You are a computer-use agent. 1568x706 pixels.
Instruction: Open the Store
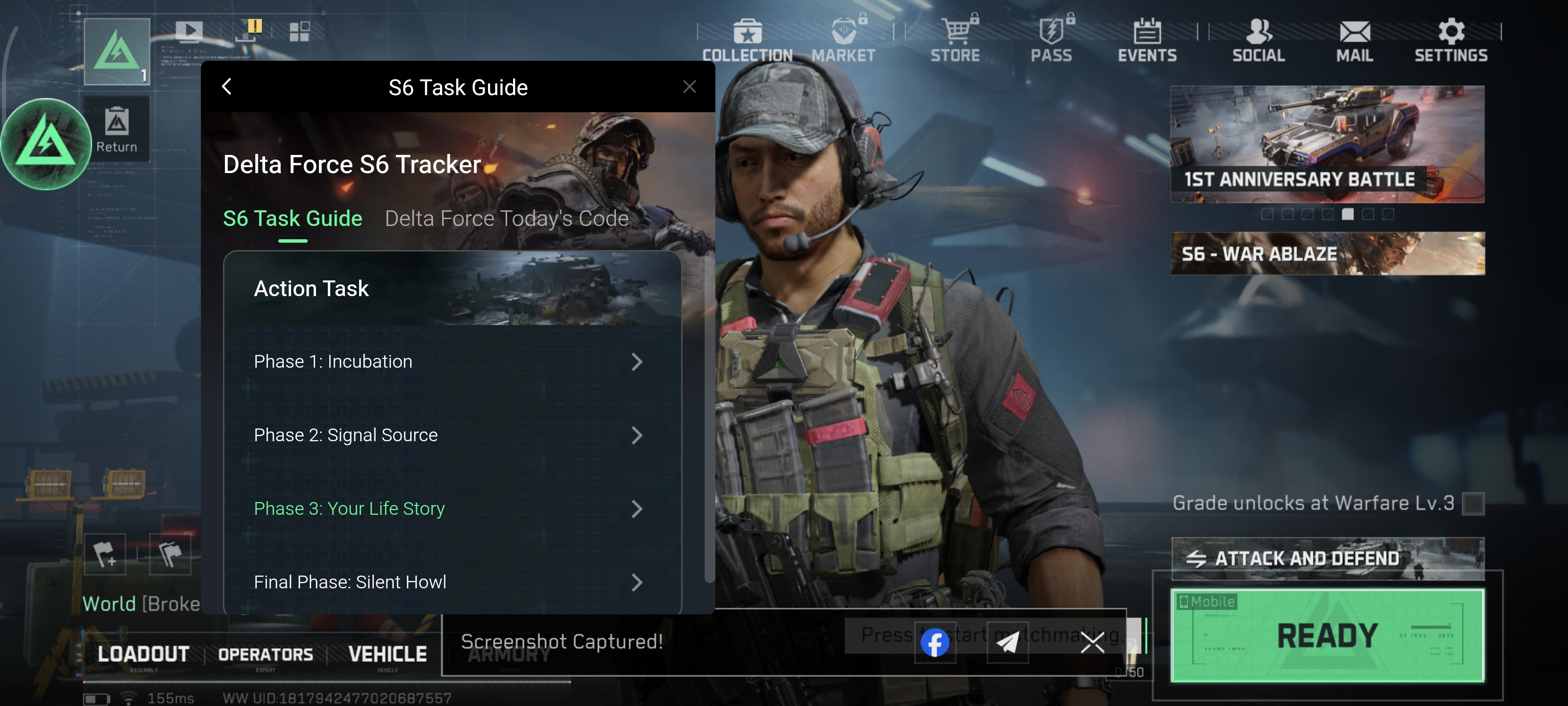[x=955, y=40]
